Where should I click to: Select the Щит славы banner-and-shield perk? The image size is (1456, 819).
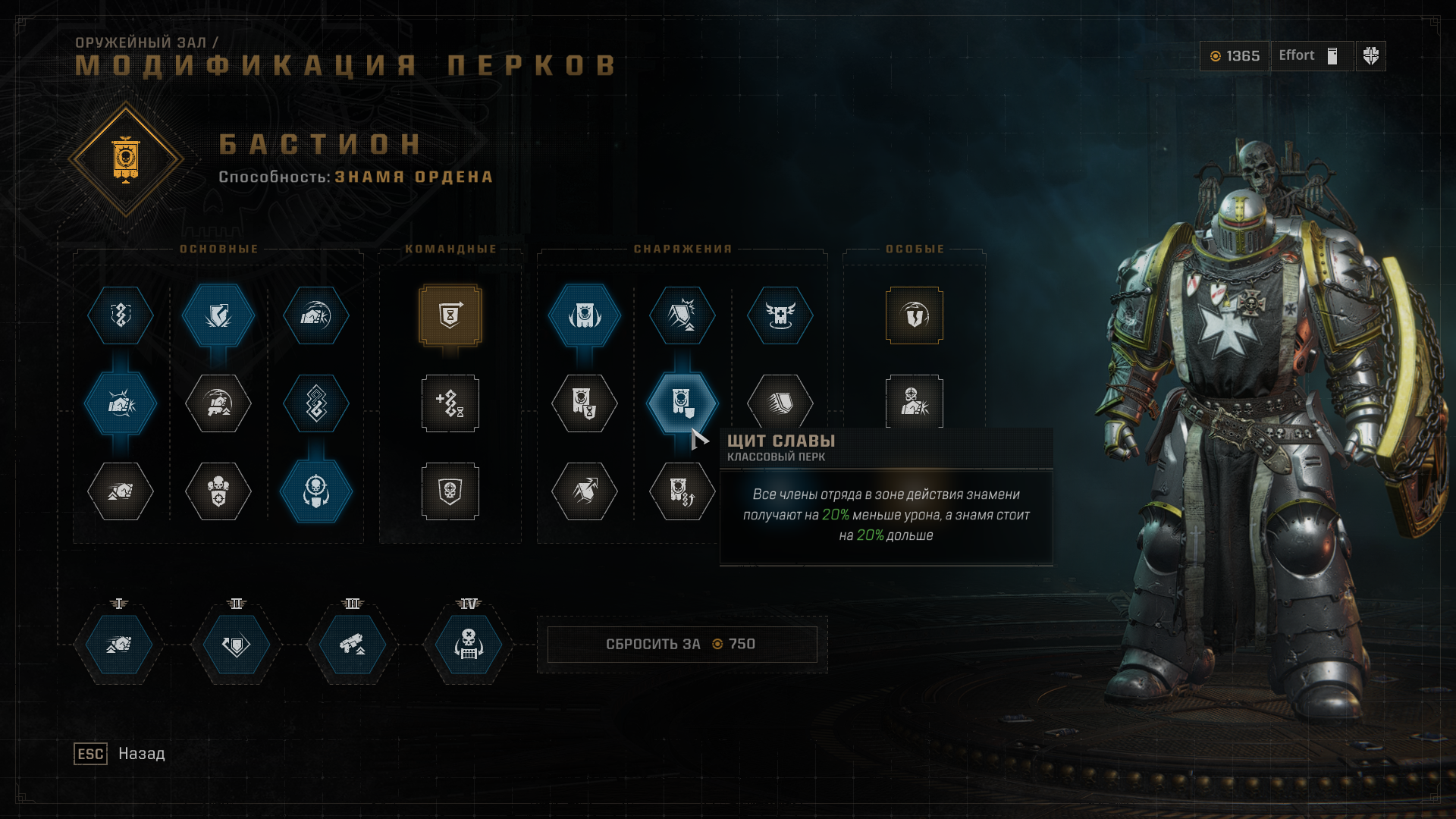click(682, 403)
